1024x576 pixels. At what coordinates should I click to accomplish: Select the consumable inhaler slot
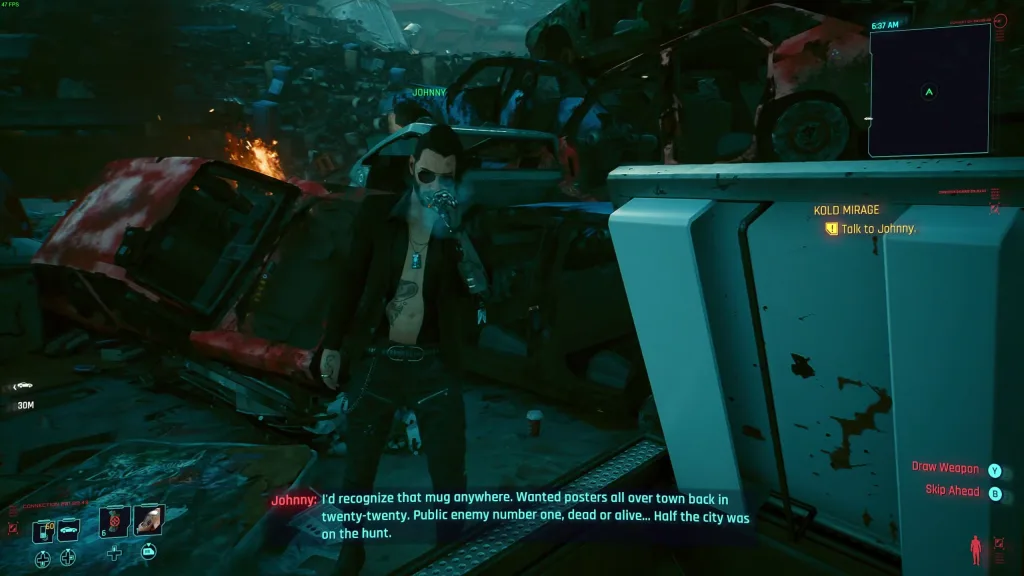coord(148,520)
